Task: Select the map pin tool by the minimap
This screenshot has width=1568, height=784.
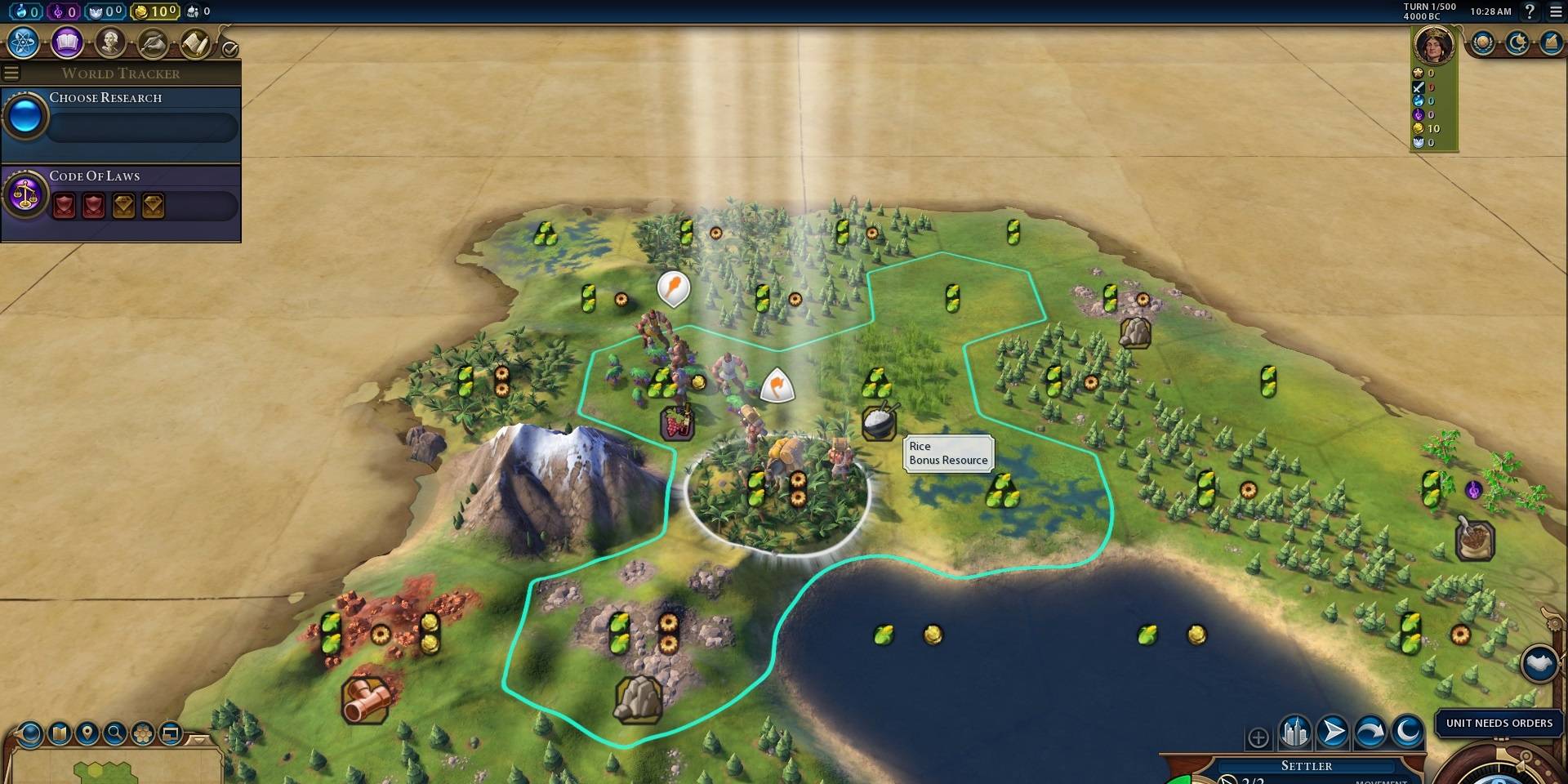Action: 87,733
